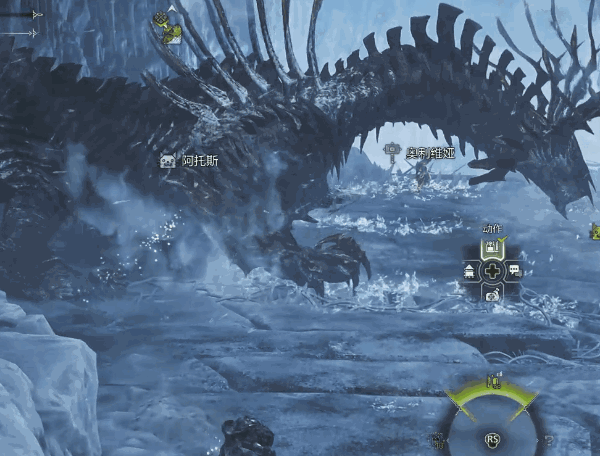Use the selected item in the green item bar
The height and width of the screenshot is (456, 600).
pos(492,381)
